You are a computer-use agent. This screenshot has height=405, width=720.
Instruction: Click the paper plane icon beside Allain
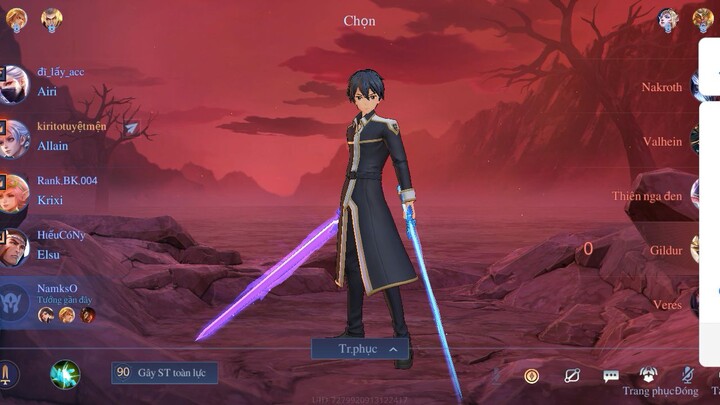tap(131, 128)
